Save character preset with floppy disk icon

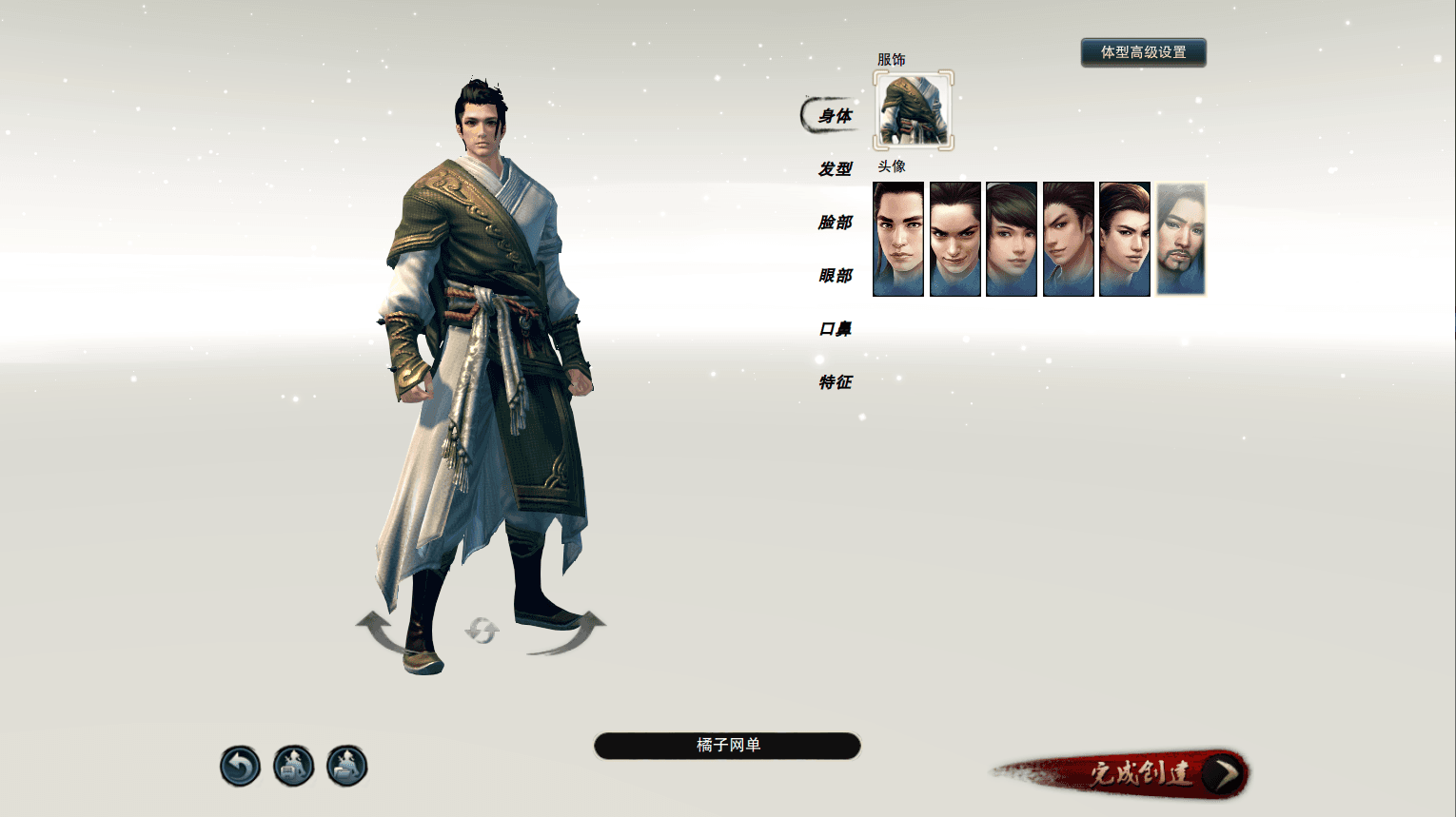tap(293, 766)
